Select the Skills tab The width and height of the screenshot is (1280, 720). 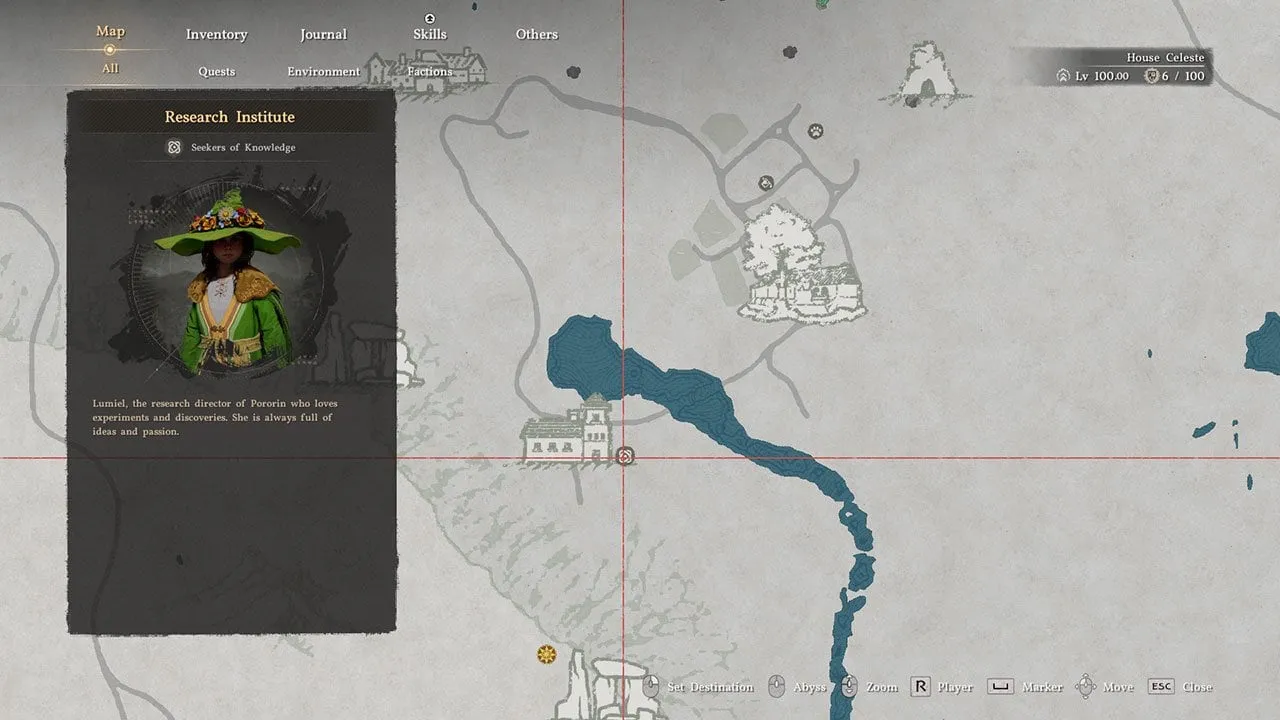[x=429, y=34]
